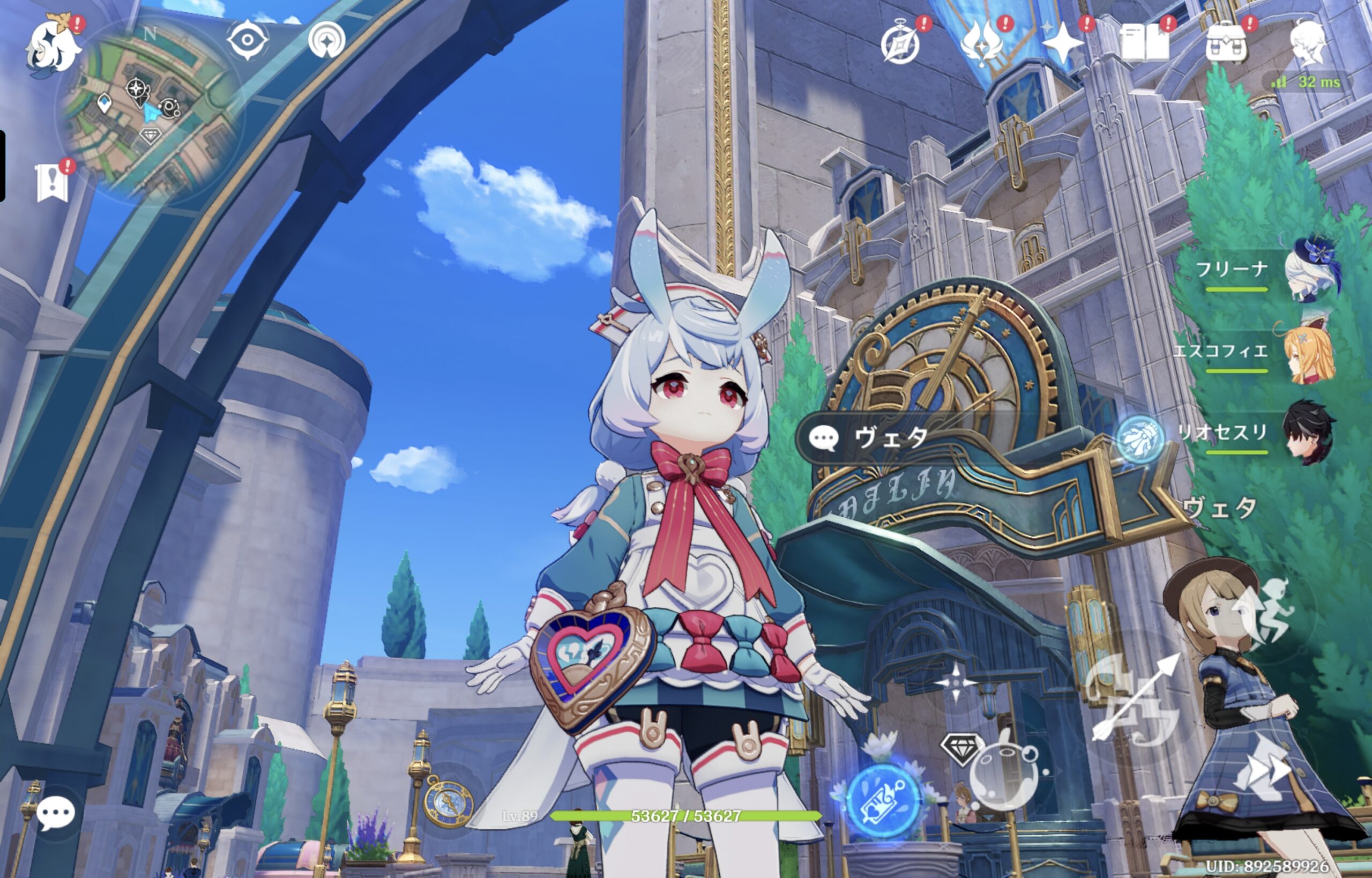Open the compass events icon
The image size is (1372, 878).
click(x=900, y=44)
